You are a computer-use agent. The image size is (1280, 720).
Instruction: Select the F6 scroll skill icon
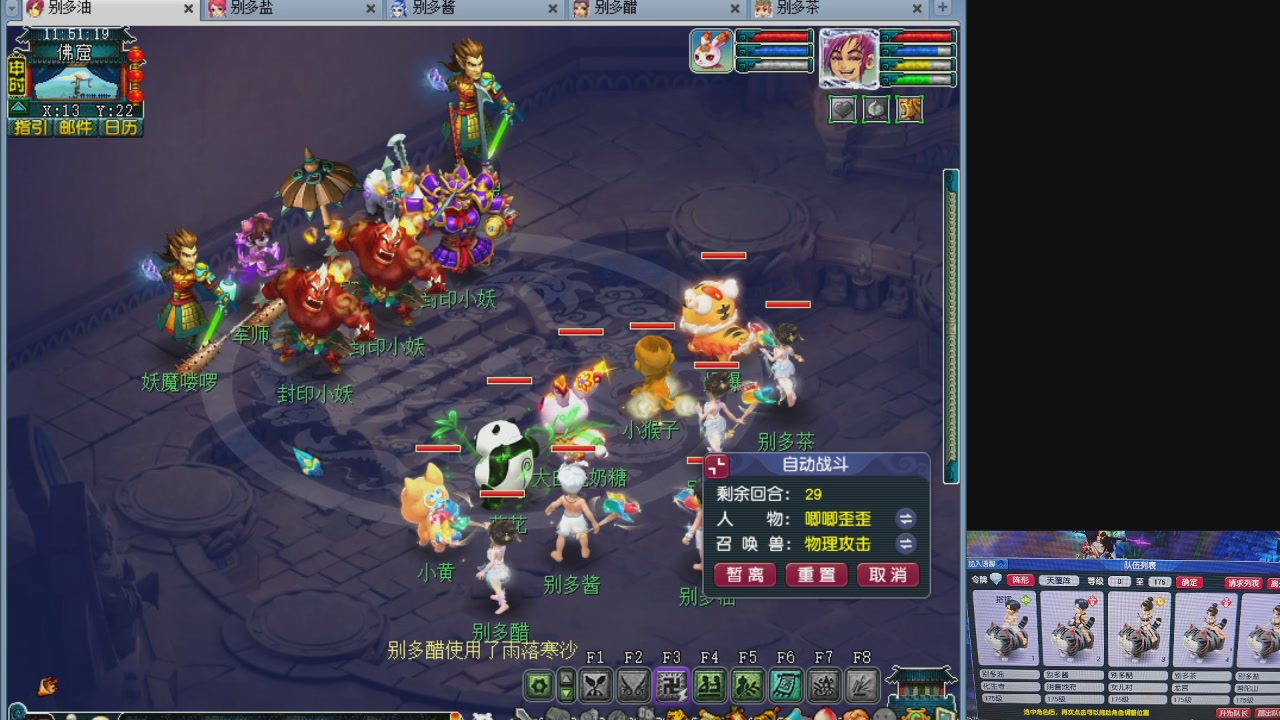pos(785,686)
